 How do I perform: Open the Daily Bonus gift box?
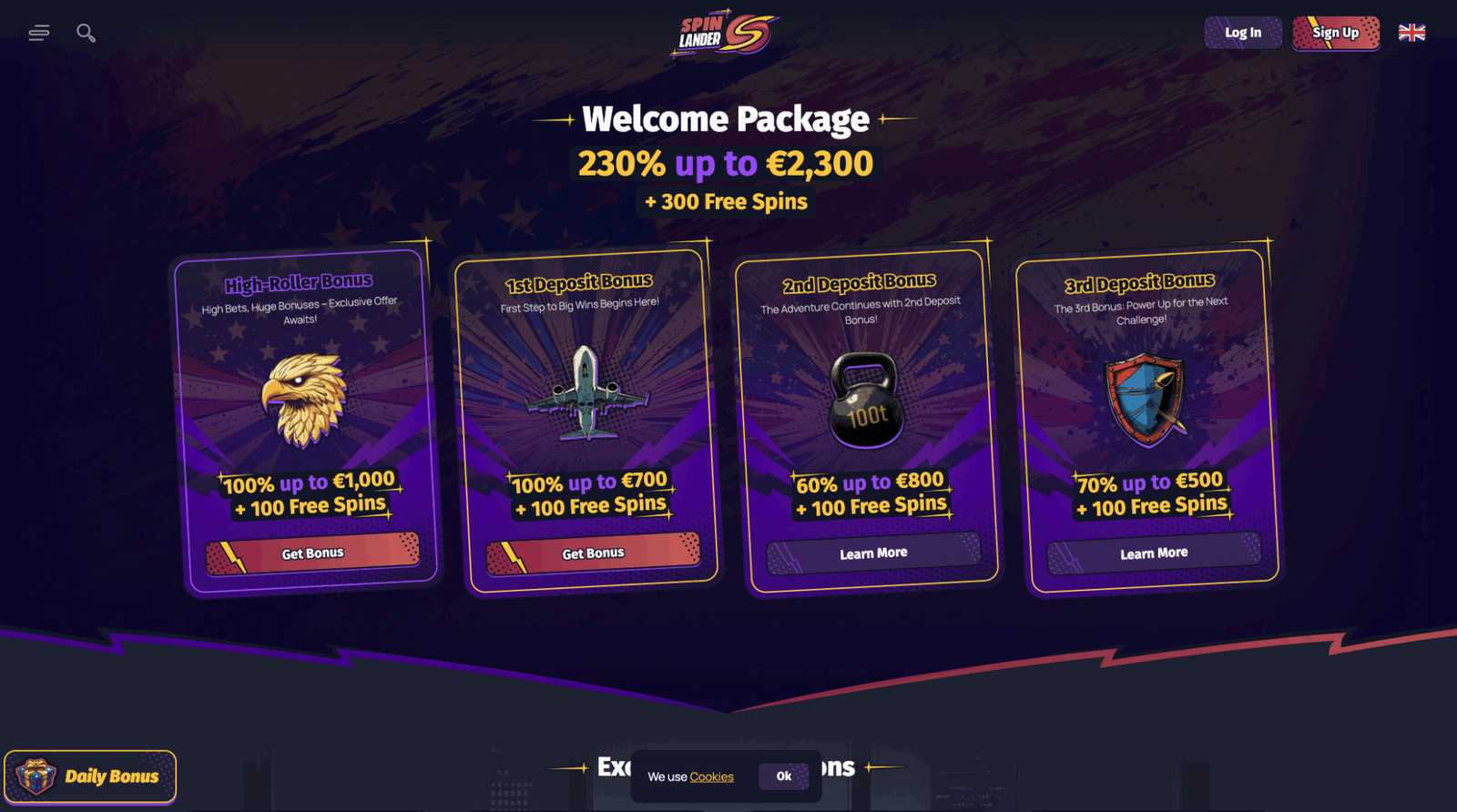point(90,776)
